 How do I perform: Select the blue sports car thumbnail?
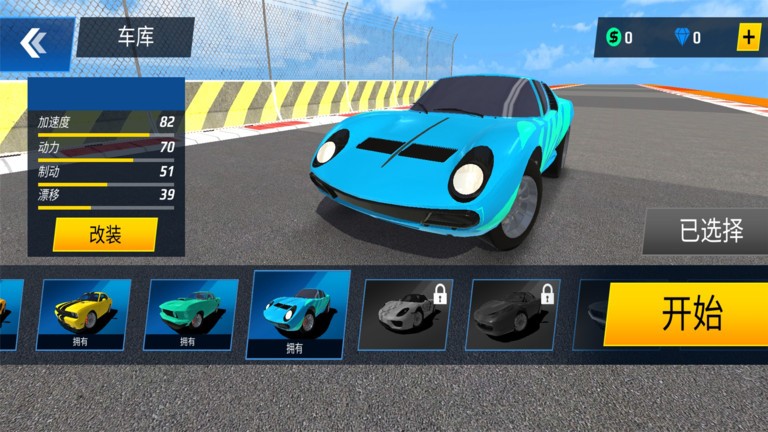[x=299, y=314]
